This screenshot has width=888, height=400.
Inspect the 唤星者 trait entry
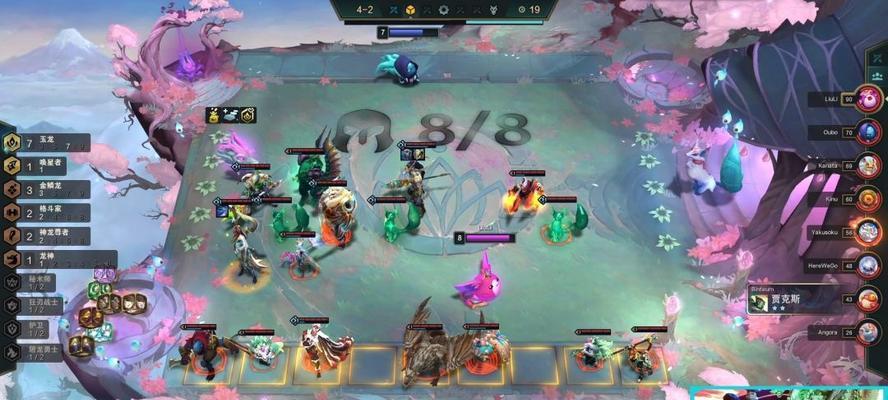[45, 166]
